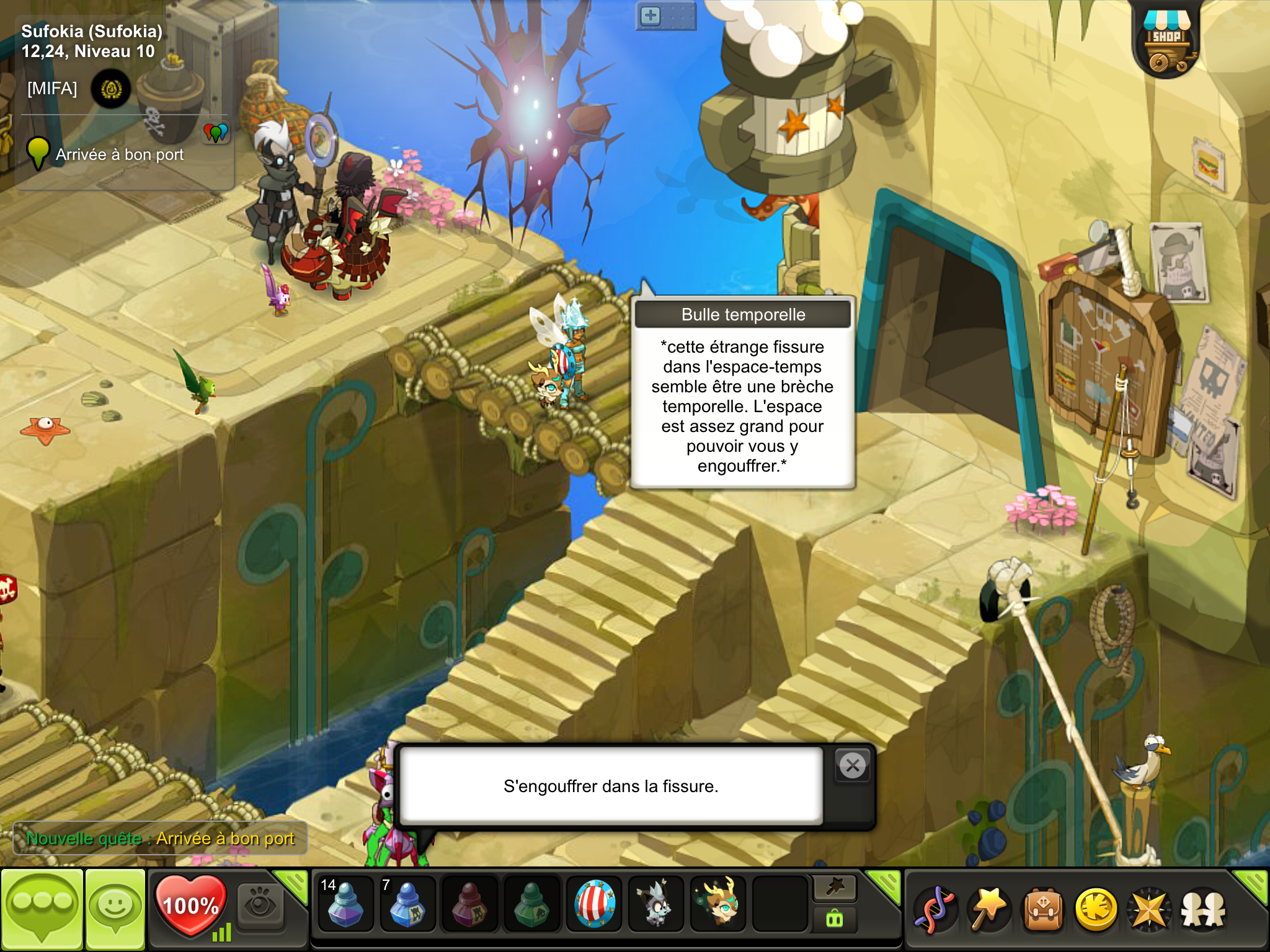The image size is (1270, 952).
Task: Open the smiley emote menu
Action: pyautogui.click(x=115, y=909)
